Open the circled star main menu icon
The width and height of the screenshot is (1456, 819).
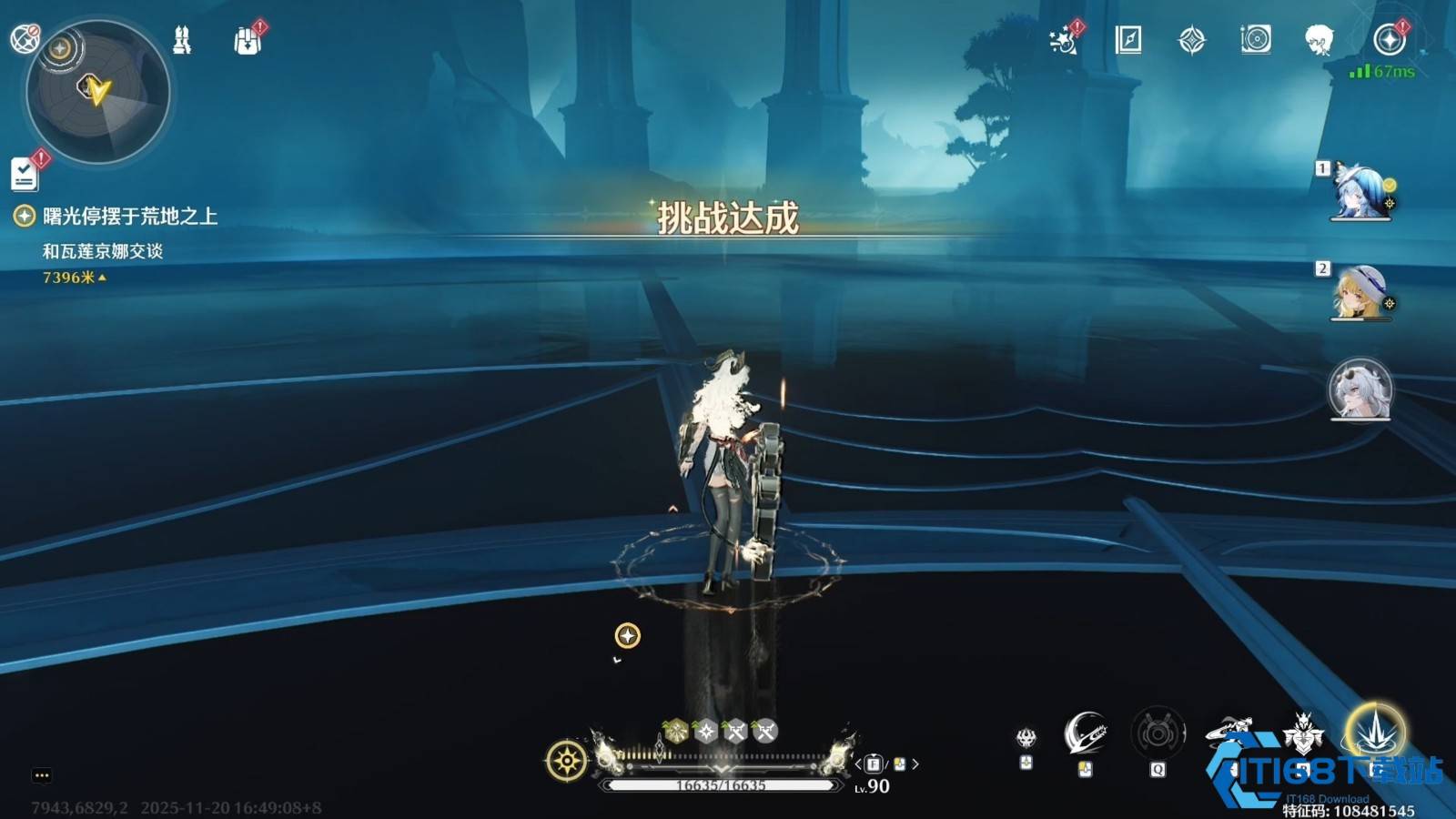click(x=1389, y=40)
